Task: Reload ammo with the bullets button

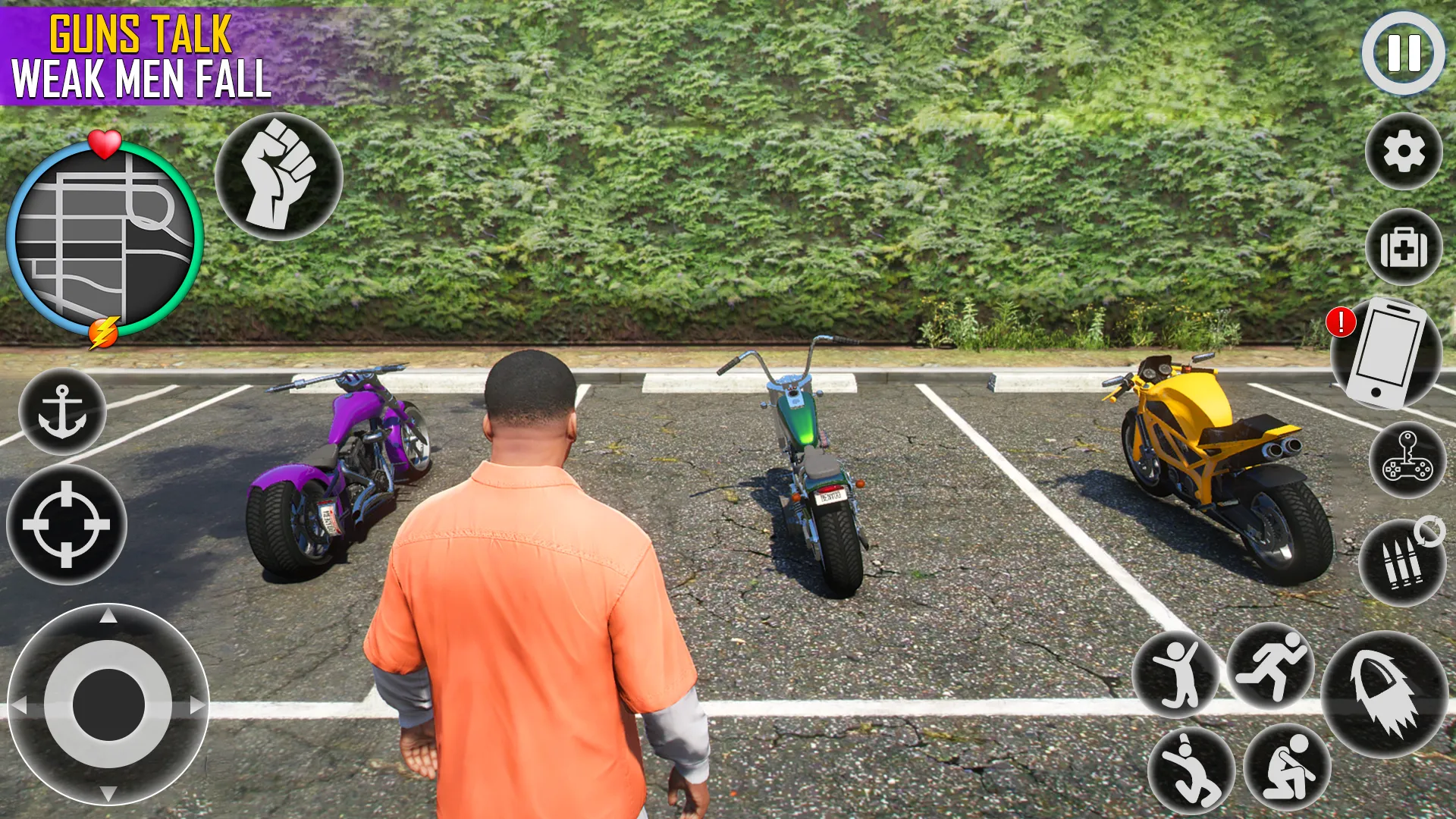Action: 1402,563
